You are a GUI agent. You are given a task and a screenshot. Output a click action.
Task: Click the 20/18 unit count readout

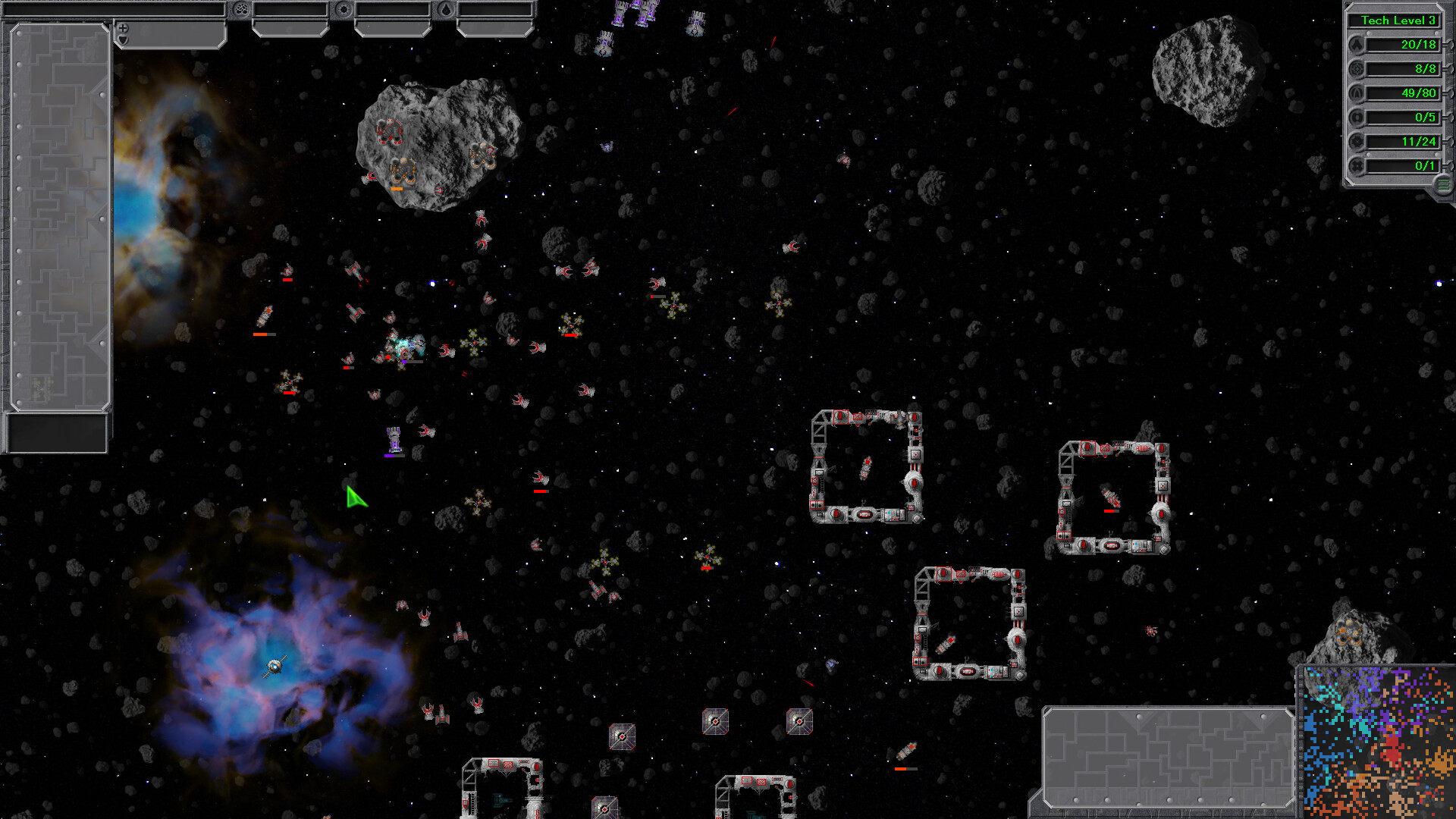pyautogui.click(x=1403, y=45)
